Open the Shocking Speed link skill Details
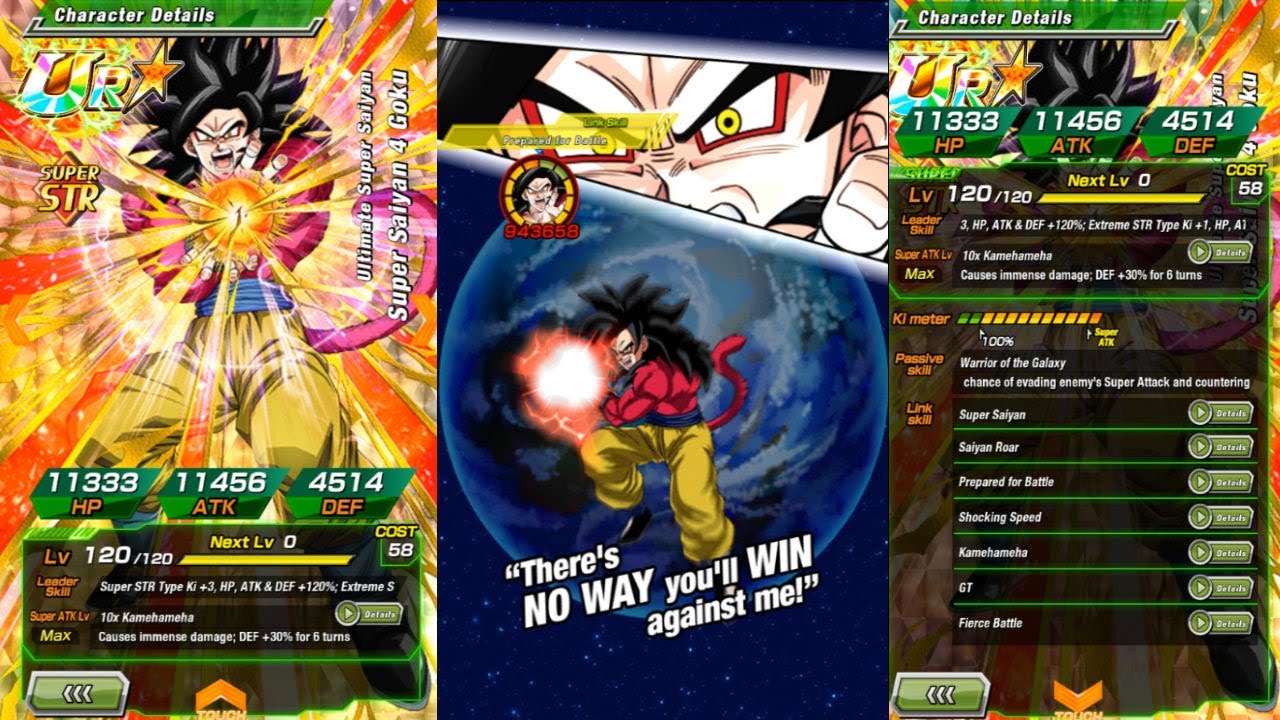The height and width of the screenshot is (720, 1280). coord(1221,517)
